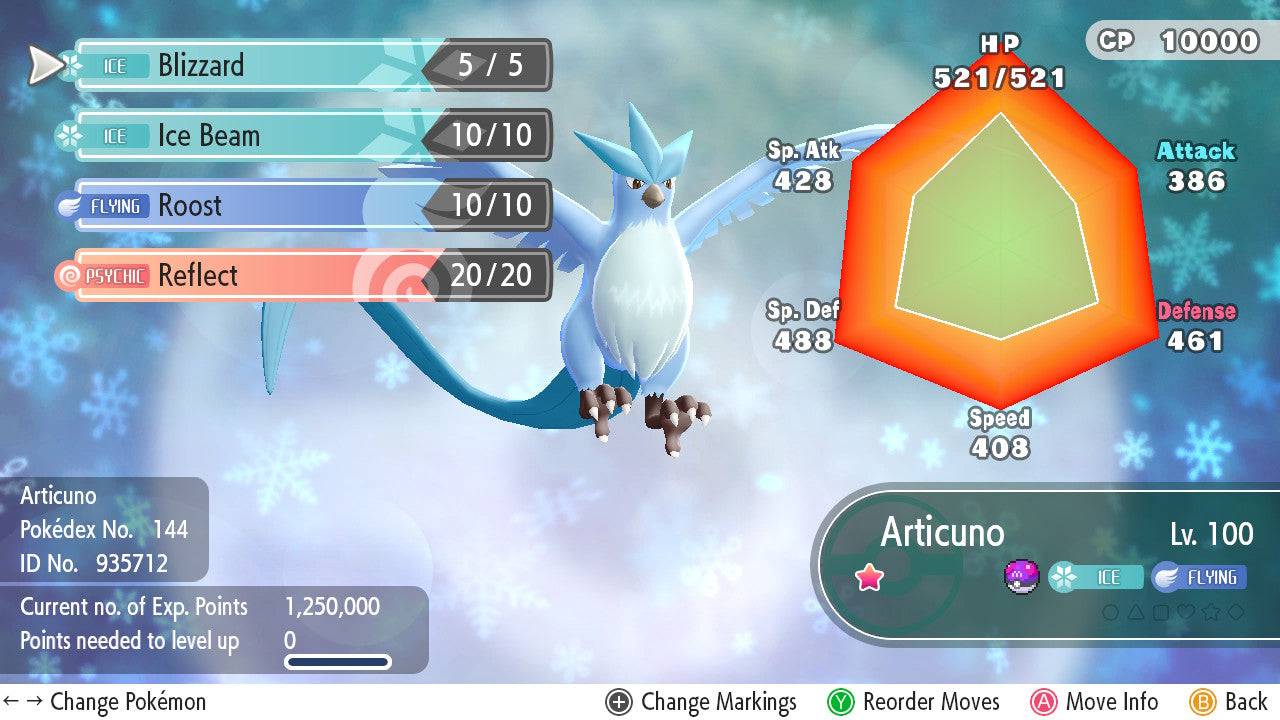Toggle the square marking symbol
1280x720 pixels.
pos(1160,612)
